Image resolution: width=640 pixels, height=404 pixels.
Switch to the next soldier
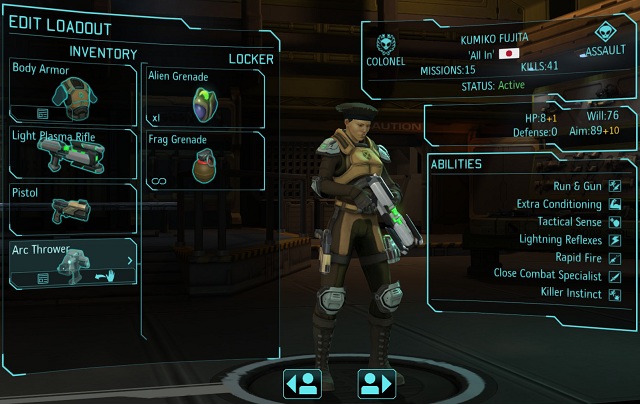(x=375, y=382)
